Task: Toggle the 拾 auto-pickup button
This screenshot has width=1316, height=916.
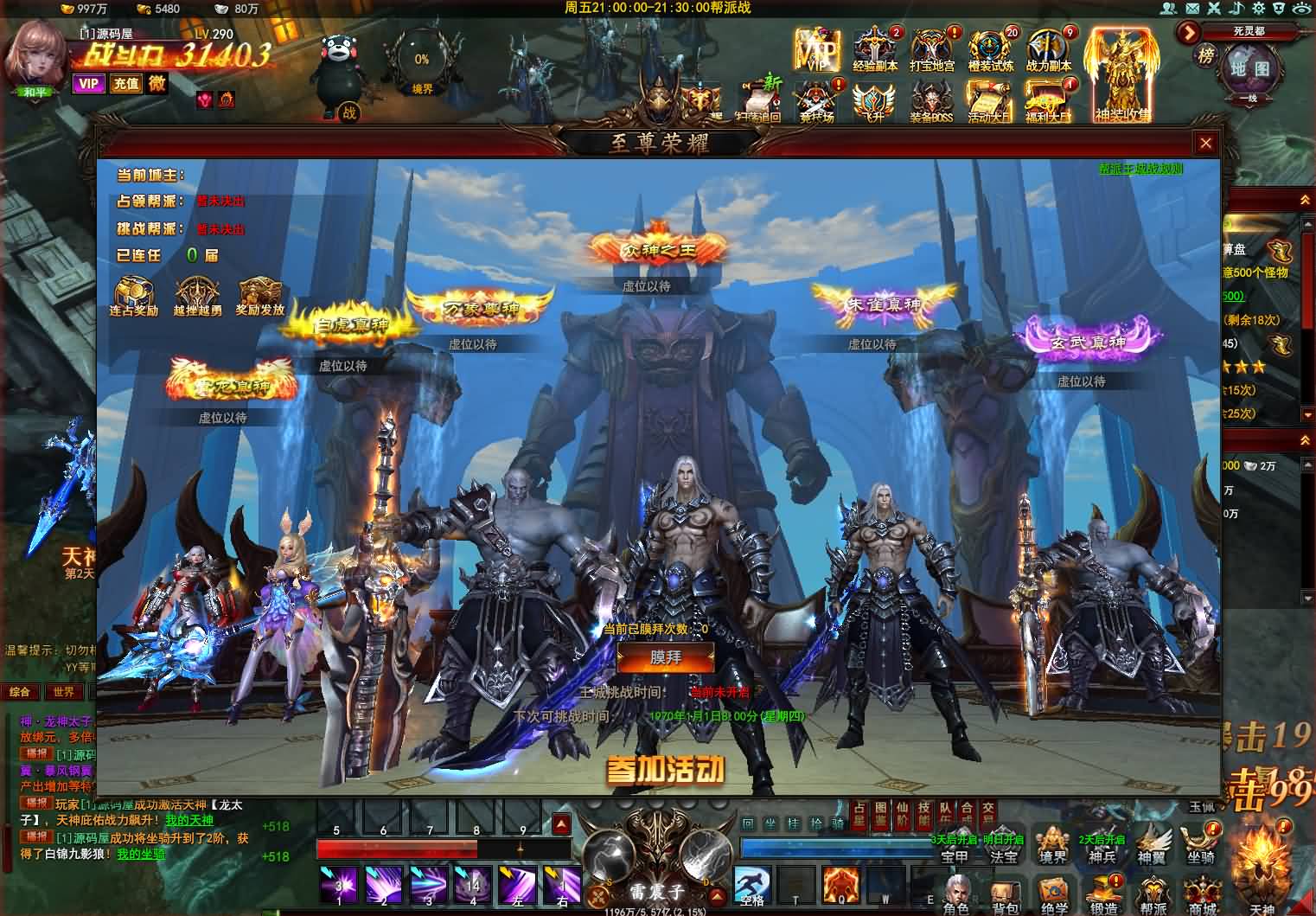Action: click(x=816, y=822)
